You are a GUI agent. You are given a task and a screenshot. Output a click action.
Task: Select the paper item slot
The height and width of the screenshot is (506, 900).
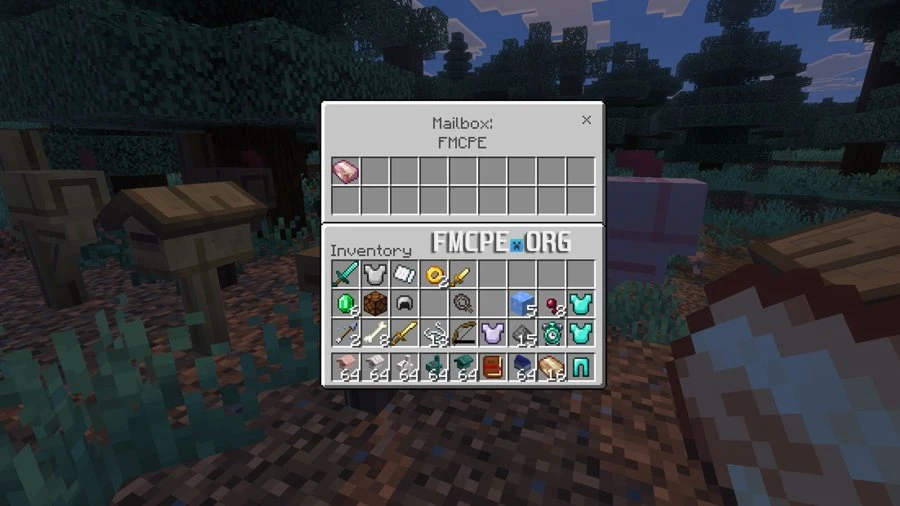[404, 275]
